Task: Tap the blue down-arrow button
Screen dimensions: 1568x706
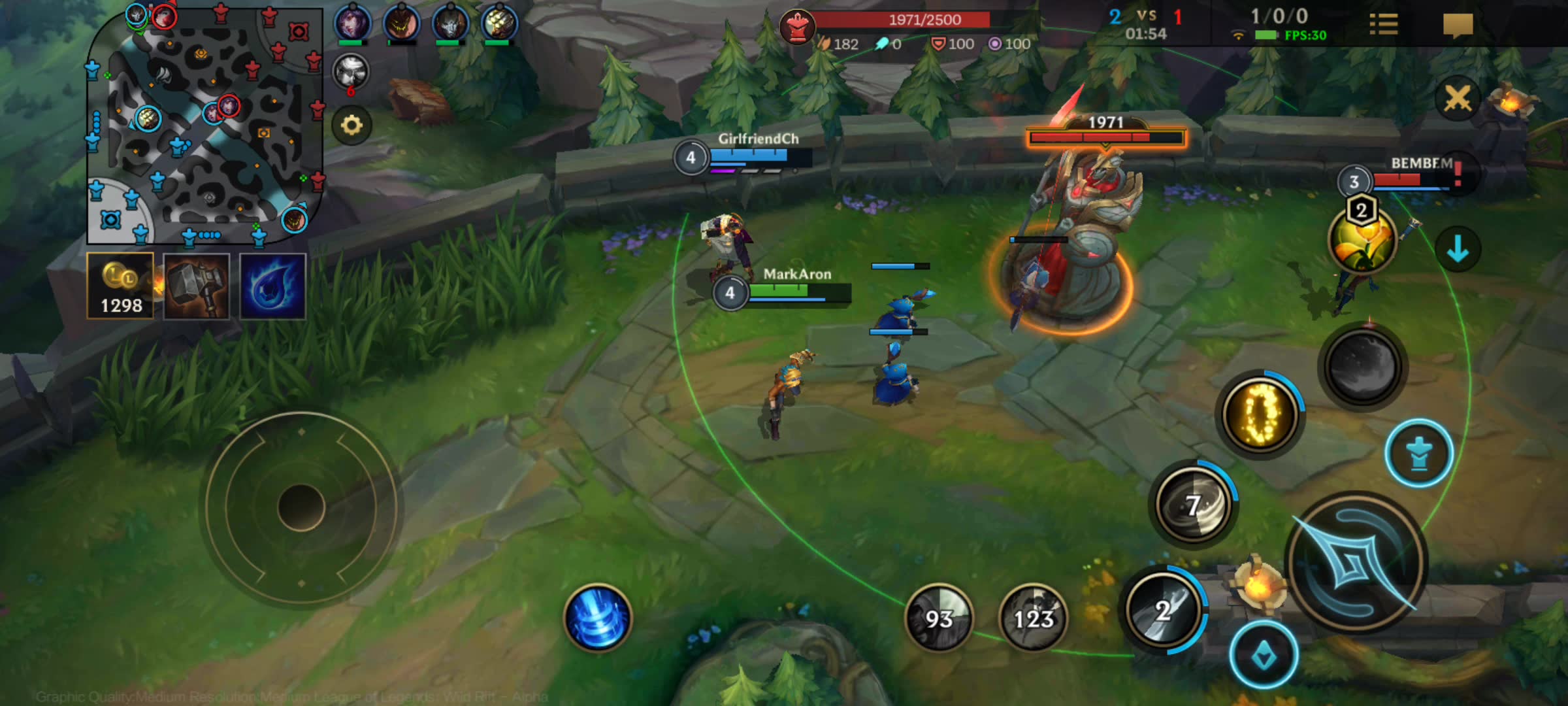Action: [1458, 249]
